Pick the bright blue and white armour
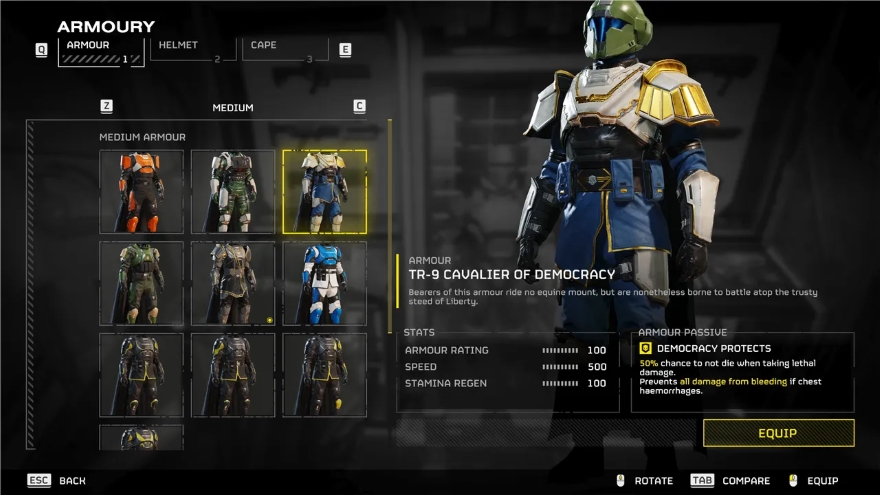The image size is (880, 495). pos(324,283)
